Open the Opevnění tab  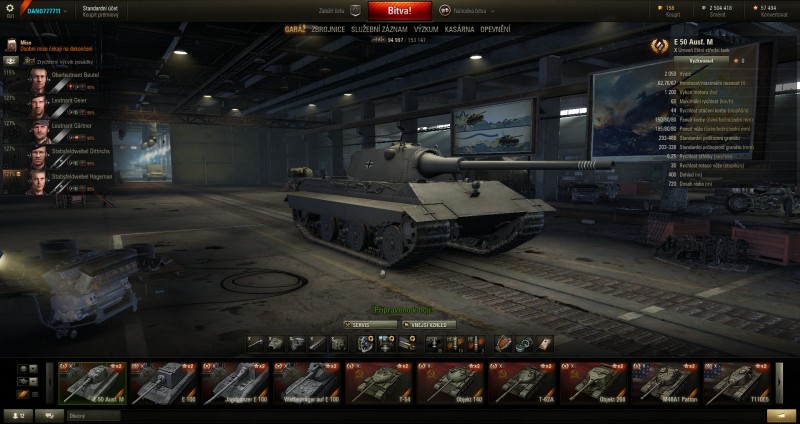click(496, 30)
